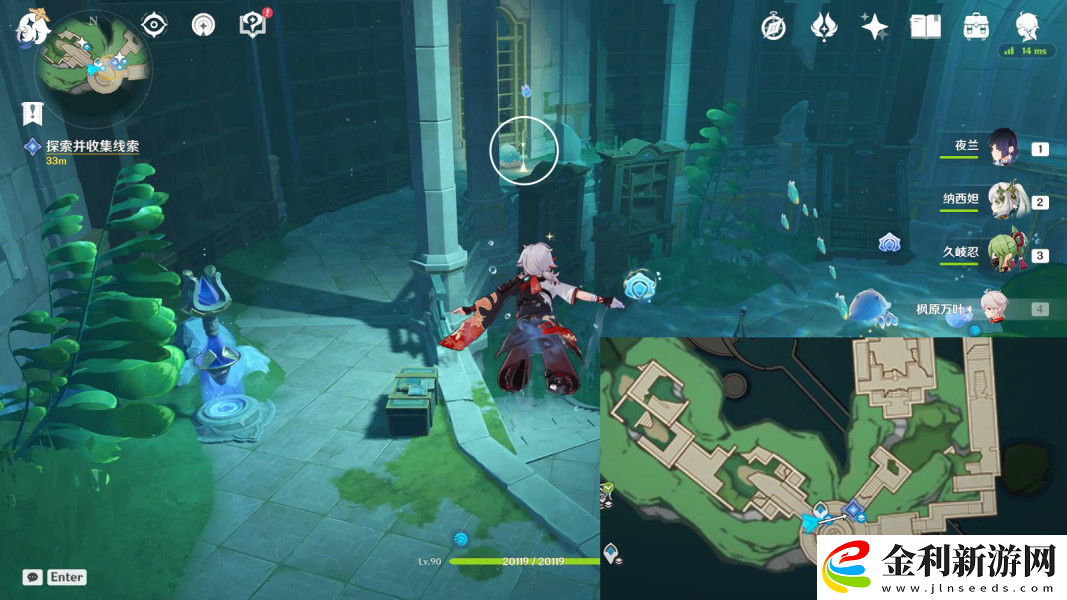This screenshot has height=600, width=1067.
Task: Toggle the eye-shaped sight icon
Action: tap(154, 25)
